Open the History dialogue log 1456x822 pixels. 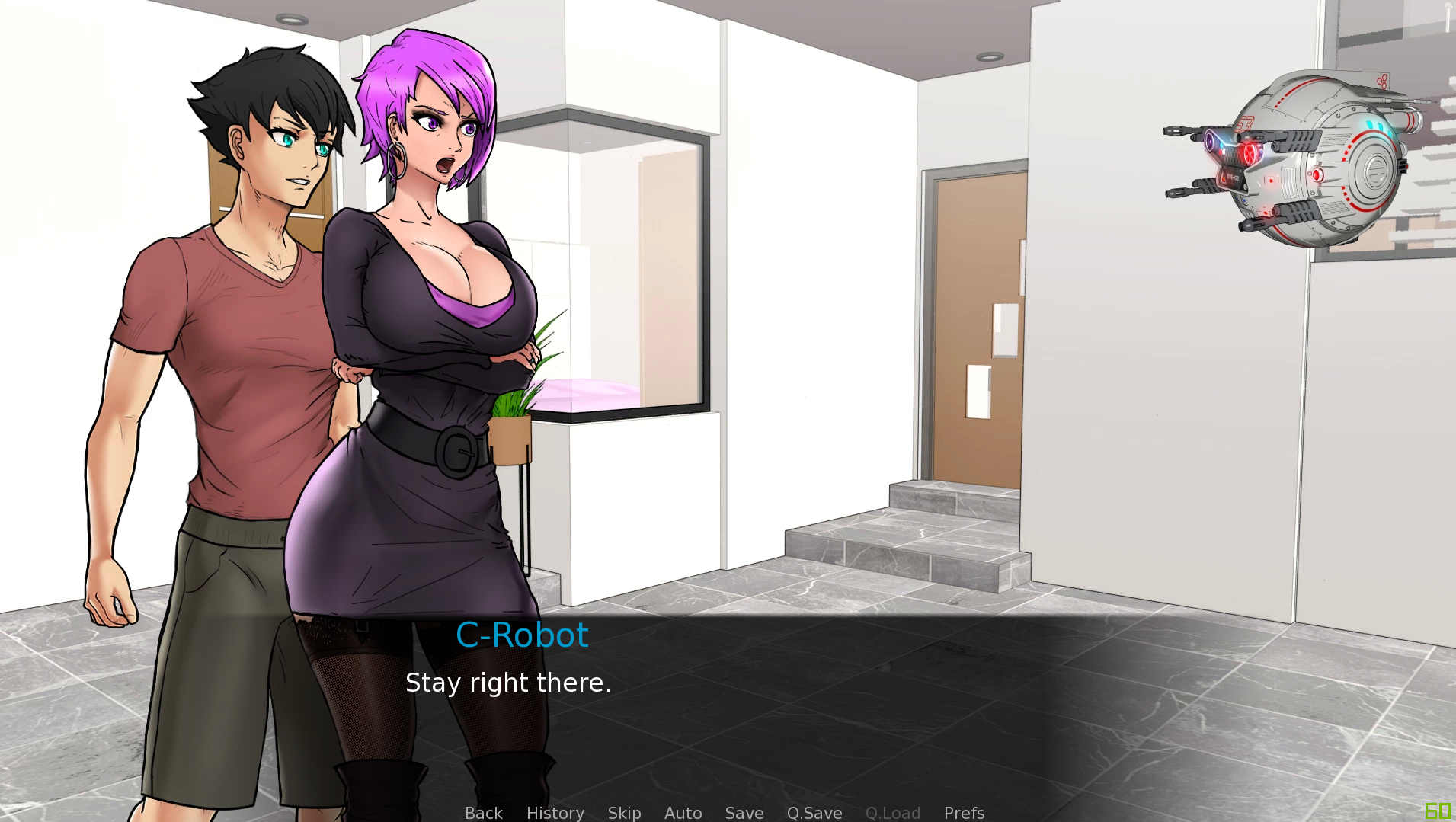[555, 813]
